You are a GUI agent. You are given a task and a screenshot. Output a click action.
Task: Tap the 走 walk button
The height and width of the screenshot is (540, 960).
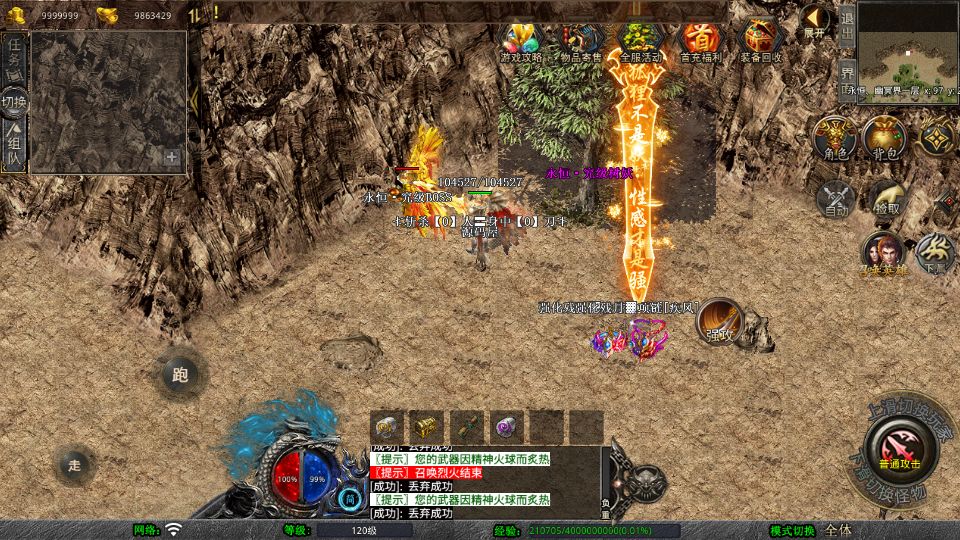(x=75, y=465)
